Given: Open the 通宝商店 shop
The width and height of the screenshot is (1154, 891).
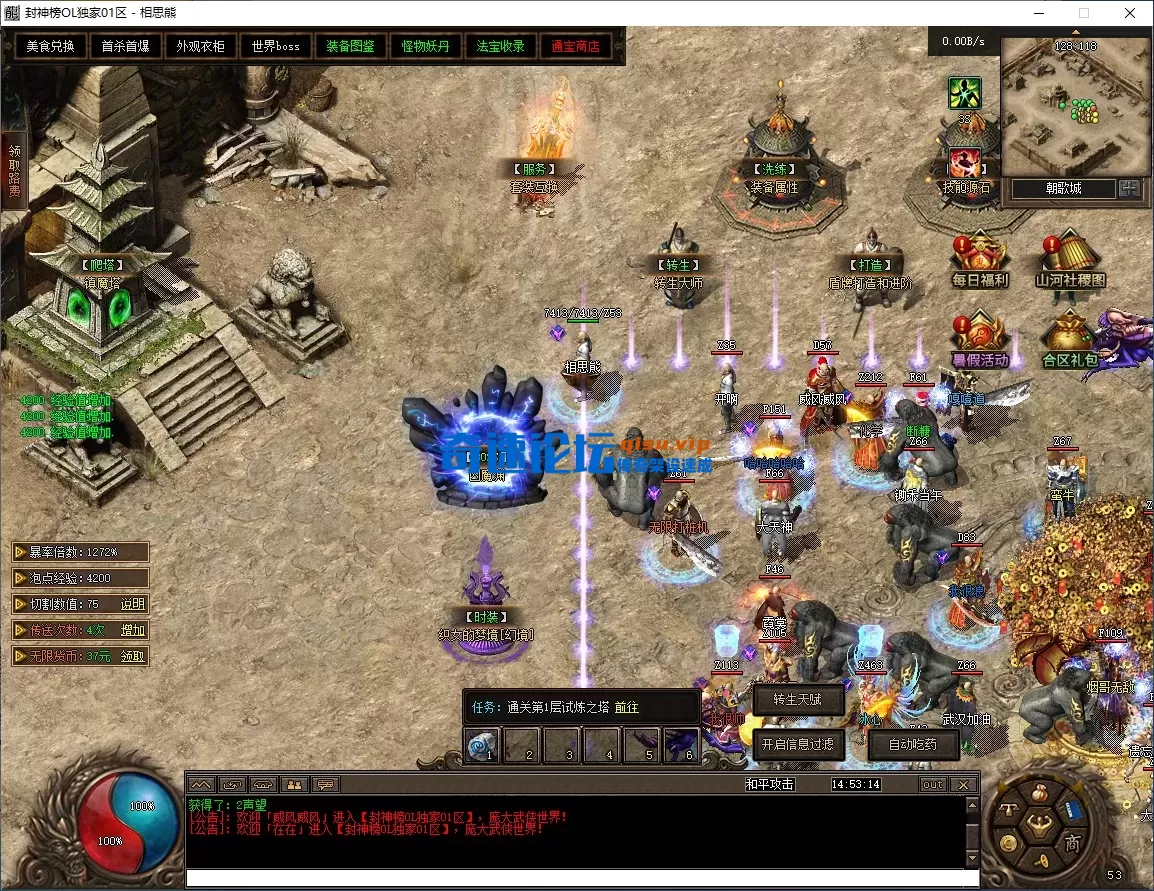Looking at the screenshot, I should pos(575,47).
